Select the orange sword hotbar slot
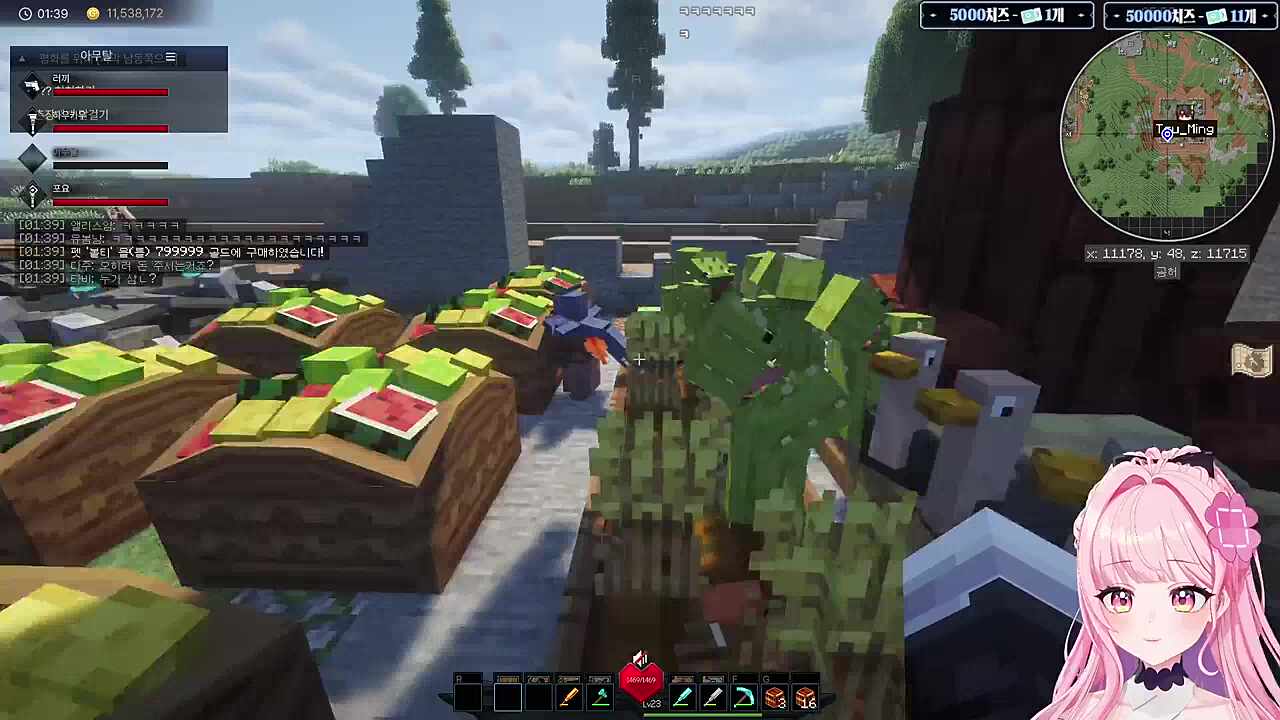 tap(569, 697)
